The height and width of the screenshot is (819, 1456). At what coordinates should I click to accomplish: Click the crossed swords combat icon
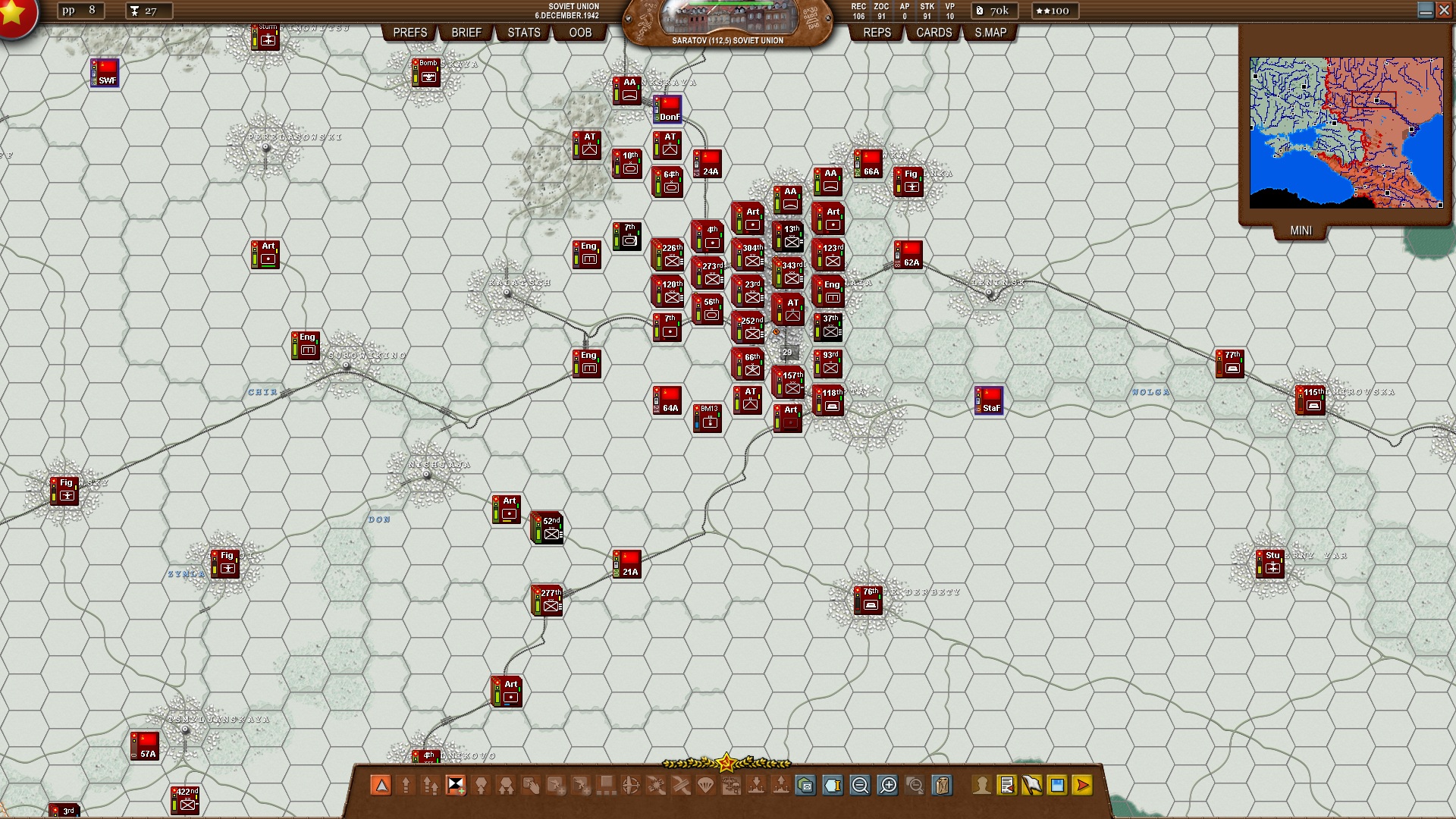click(x=681, y=786)
